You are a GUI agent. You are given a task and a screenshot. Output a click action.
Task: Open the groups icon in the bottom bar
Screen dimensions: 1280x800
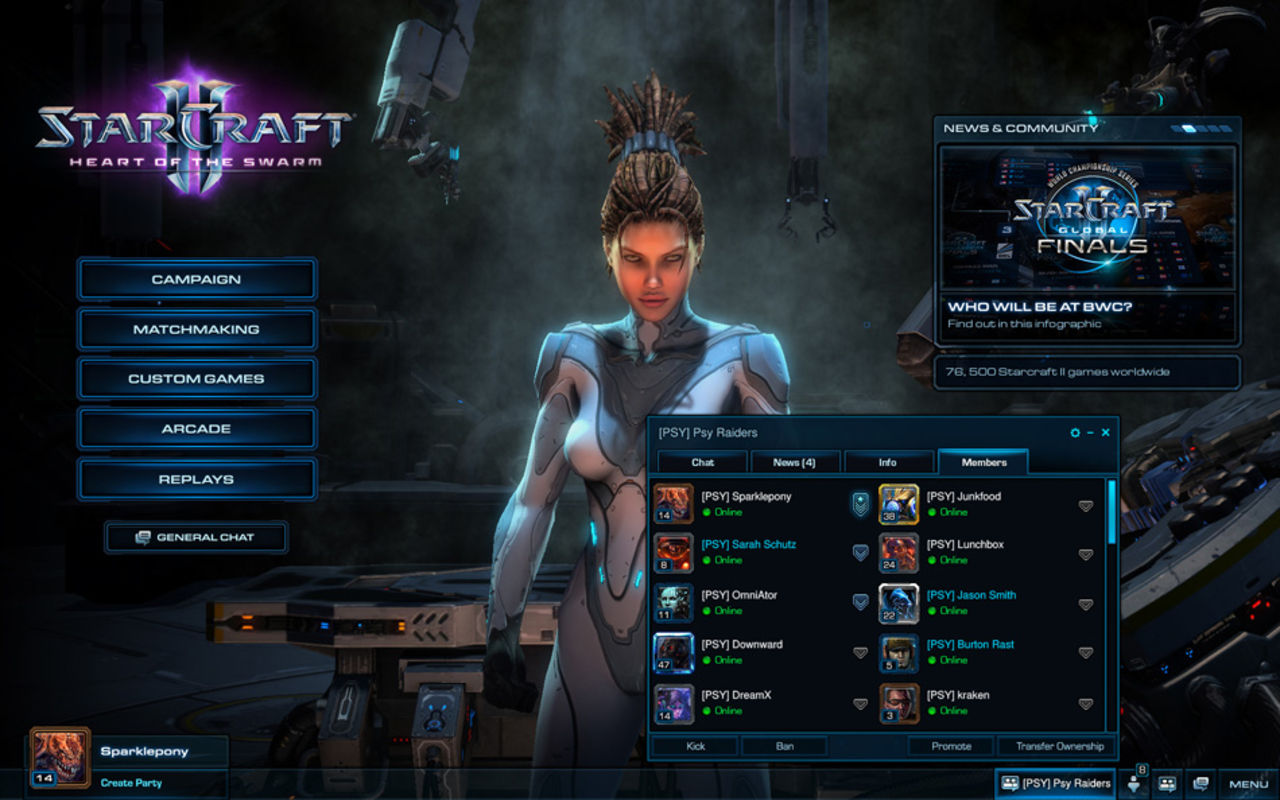tap(1168, 783)
